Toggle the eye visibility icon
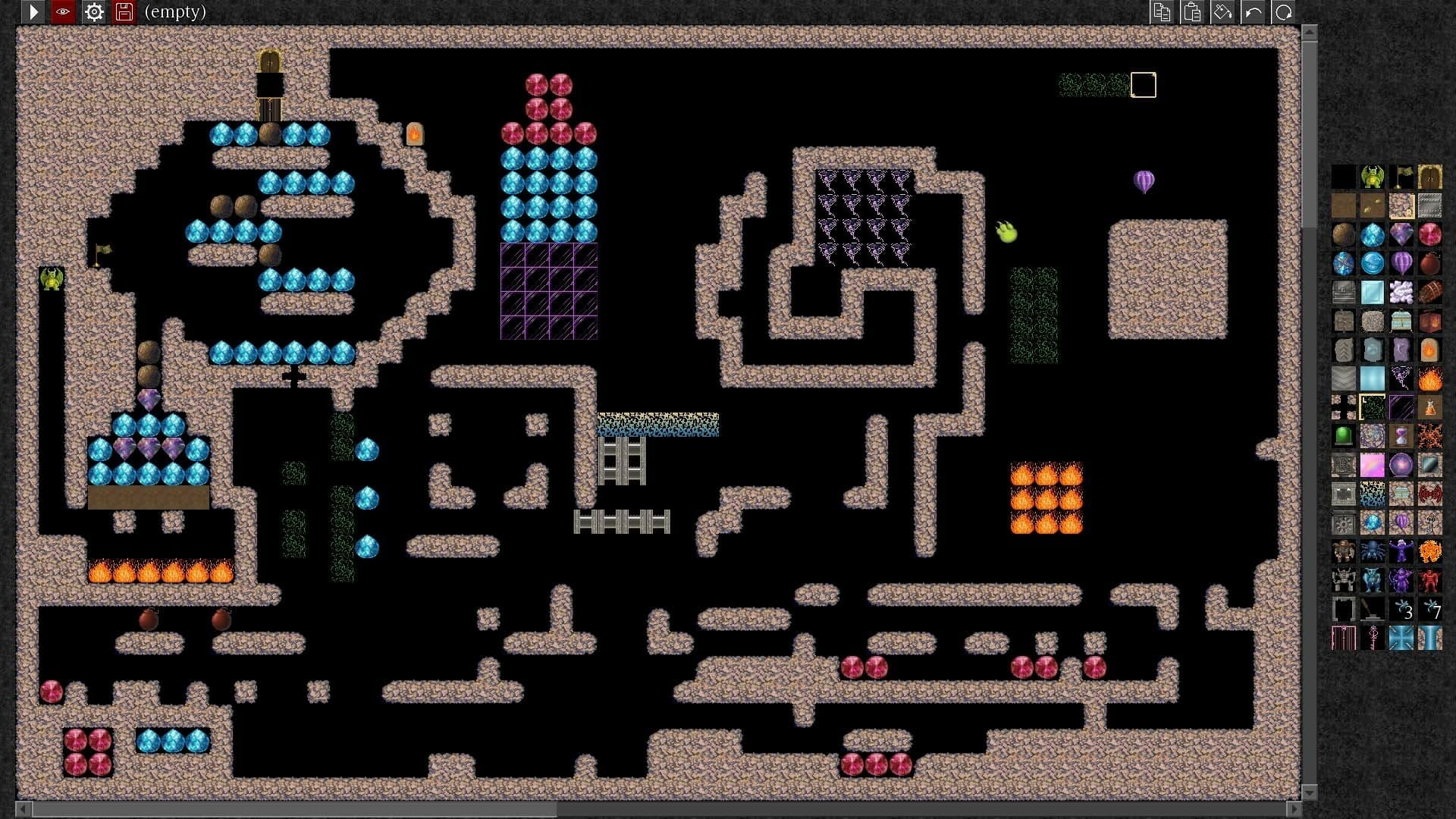Viewport: 1456px width, 819px height. [63, 12]
